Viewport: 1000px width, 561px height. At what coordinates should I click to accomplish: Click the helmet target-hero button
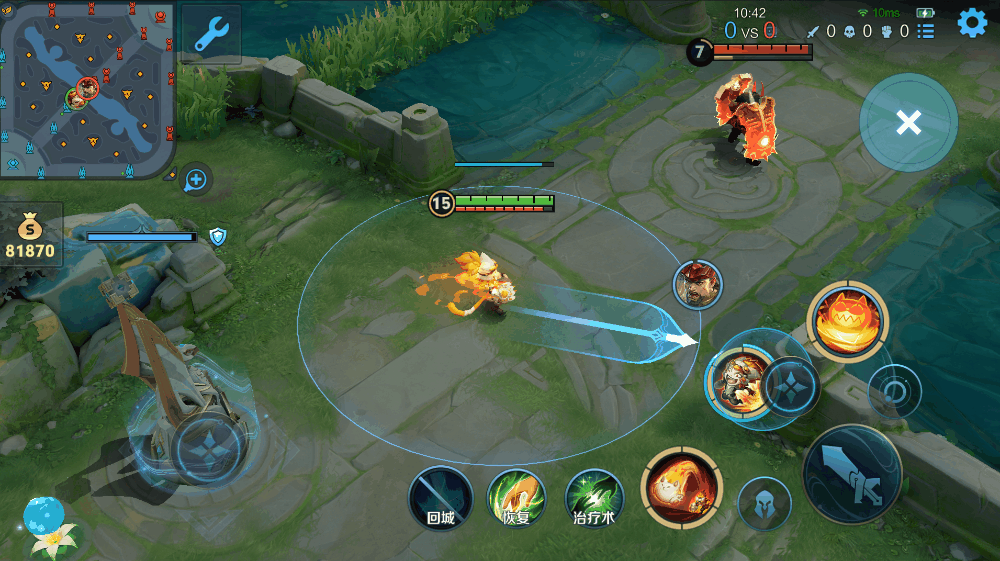tap(764, 502)
